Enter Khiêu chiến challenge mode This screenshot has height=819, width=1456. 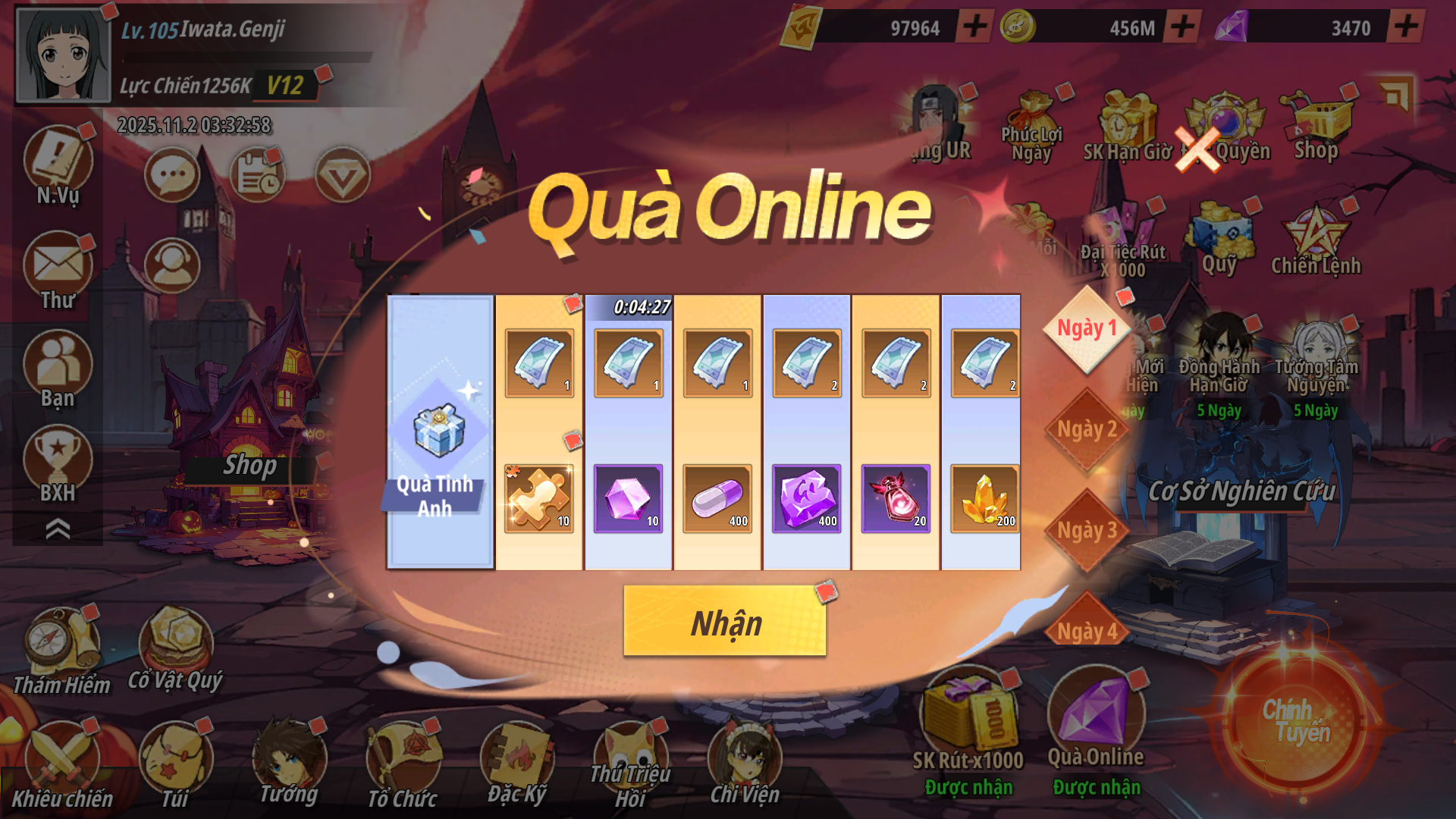[61, 762]
